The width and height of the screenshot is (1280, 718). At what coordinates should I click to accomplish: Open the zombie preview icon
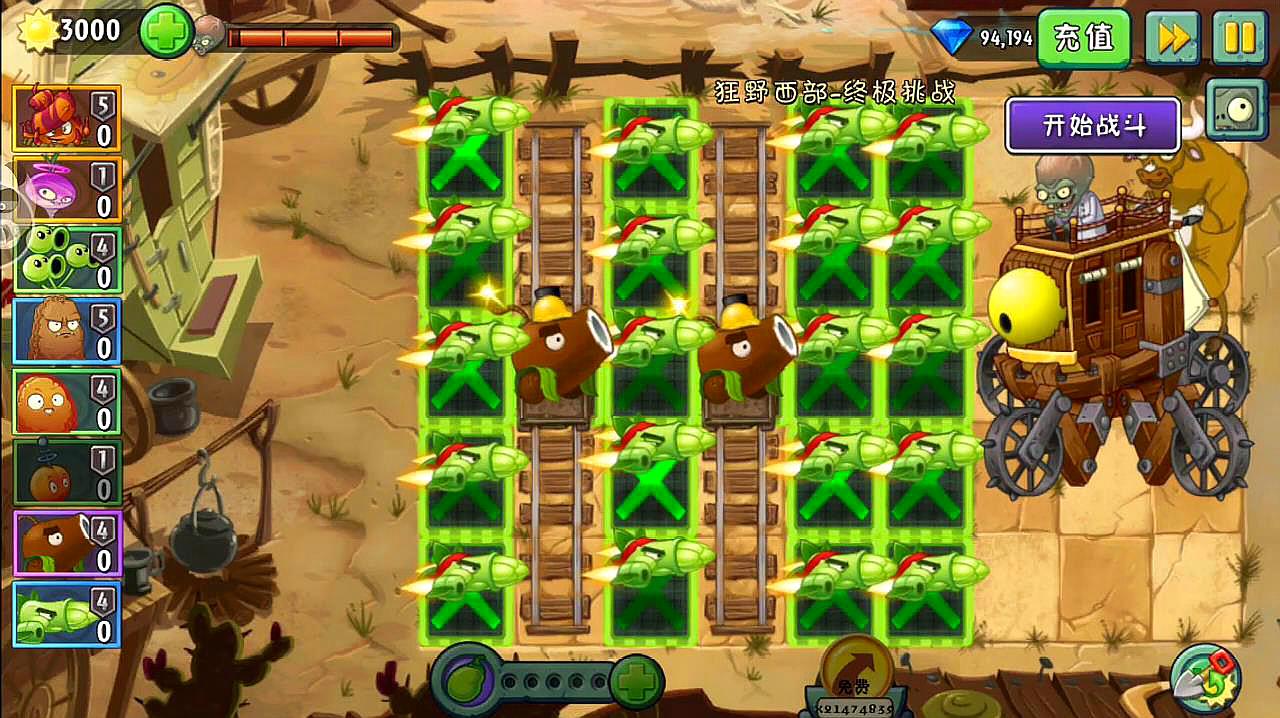point(1236,108)
